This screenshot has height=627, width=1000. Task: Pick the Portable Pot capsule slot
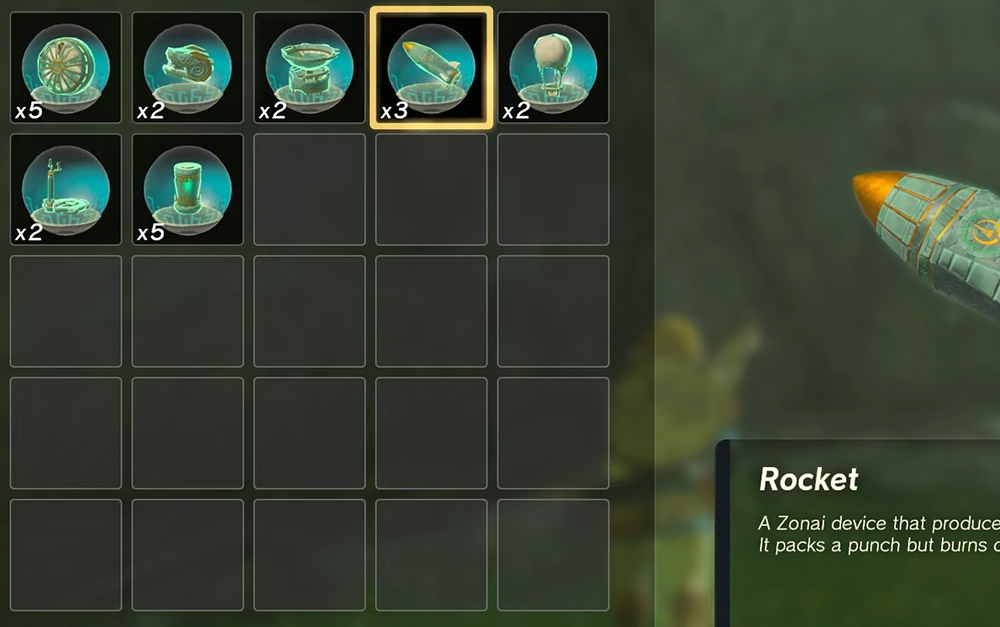310,68
